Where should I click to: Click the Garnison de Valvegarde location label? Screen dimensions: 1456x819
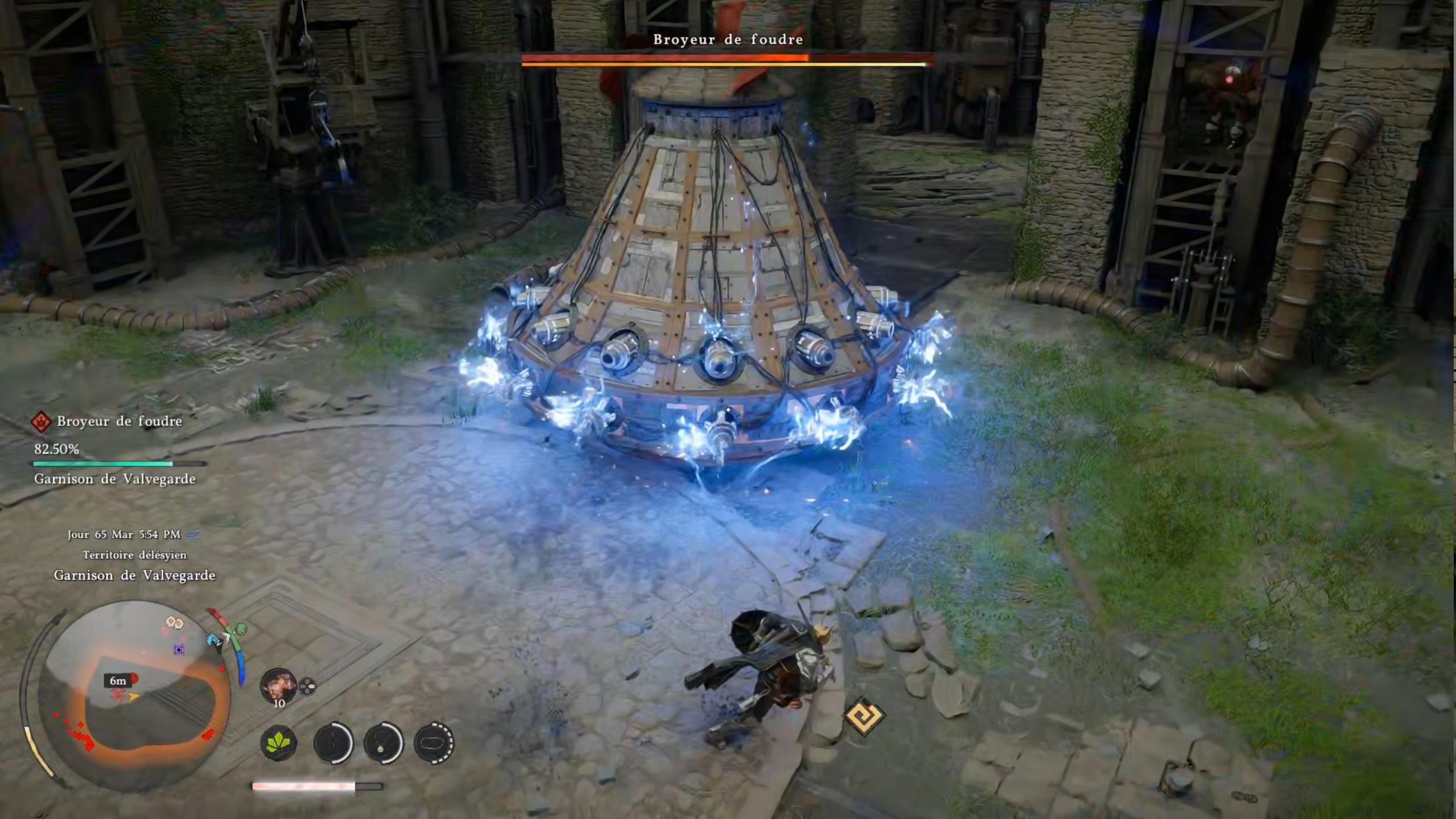134,575
